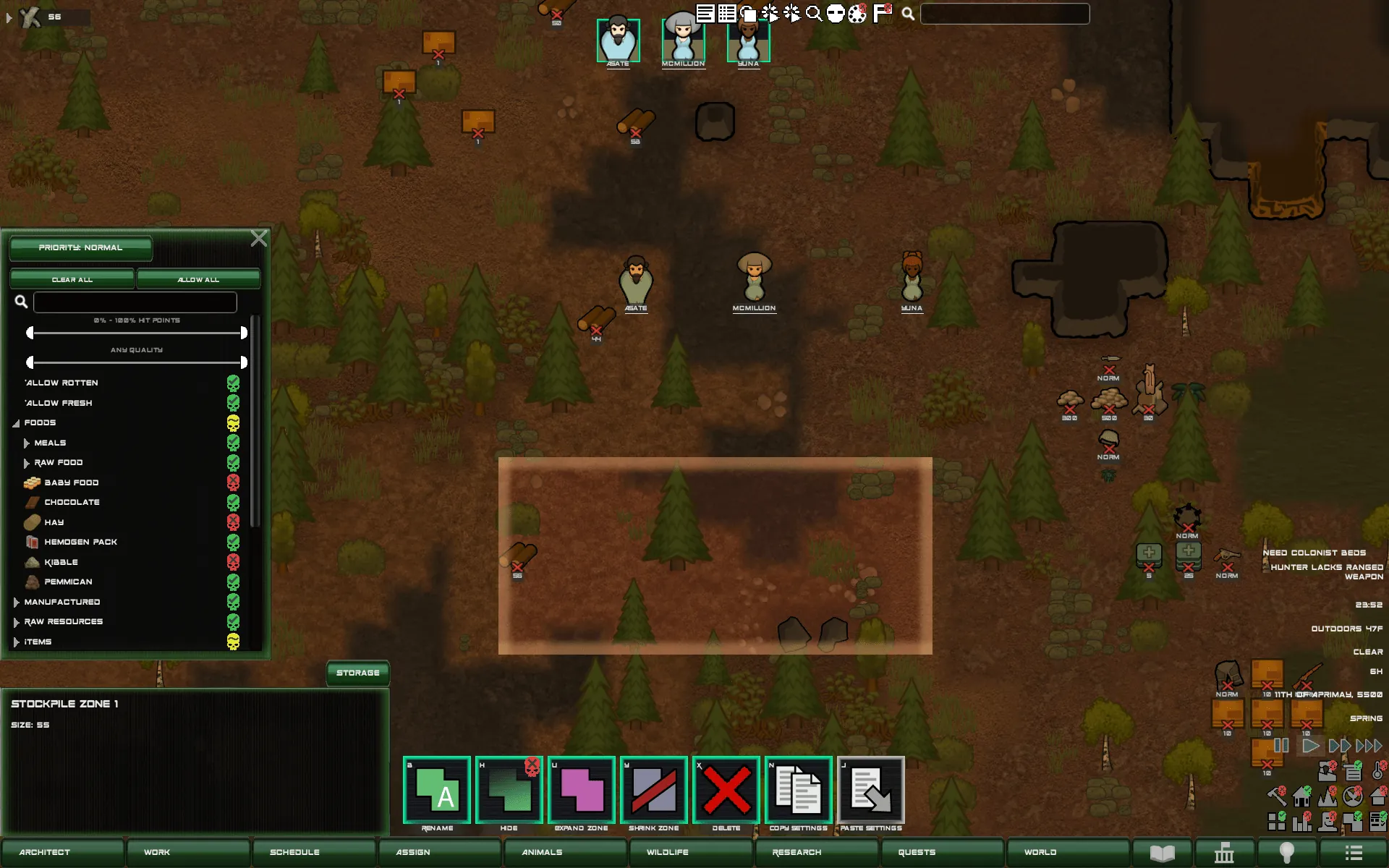Select colonist McMillion's portrait
Screen dimensions: 1389x868
coord(683,41)
